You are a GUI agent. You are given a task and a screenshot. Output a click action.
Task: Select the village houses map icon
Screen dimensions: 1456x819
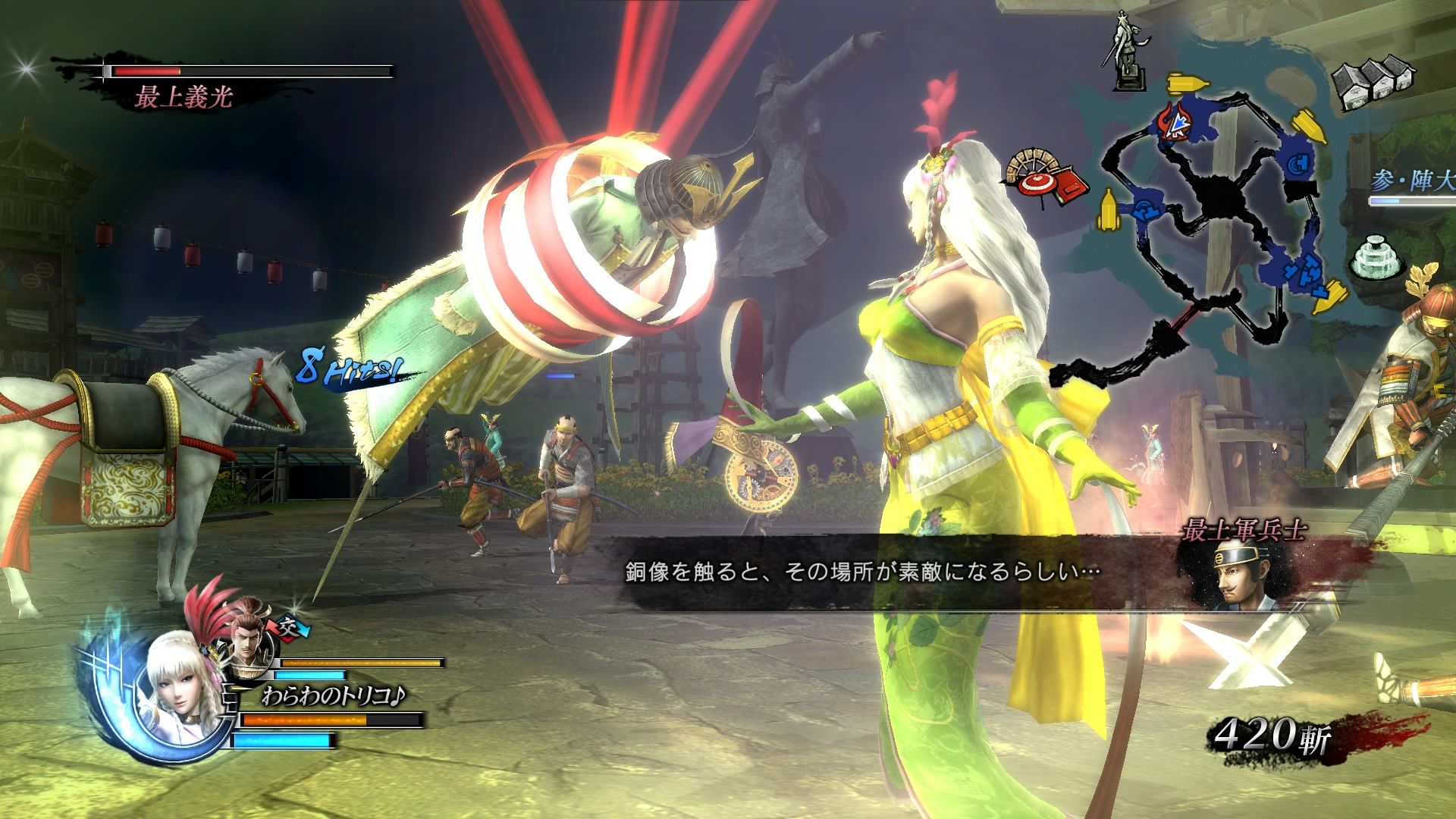click(1370, 83)
